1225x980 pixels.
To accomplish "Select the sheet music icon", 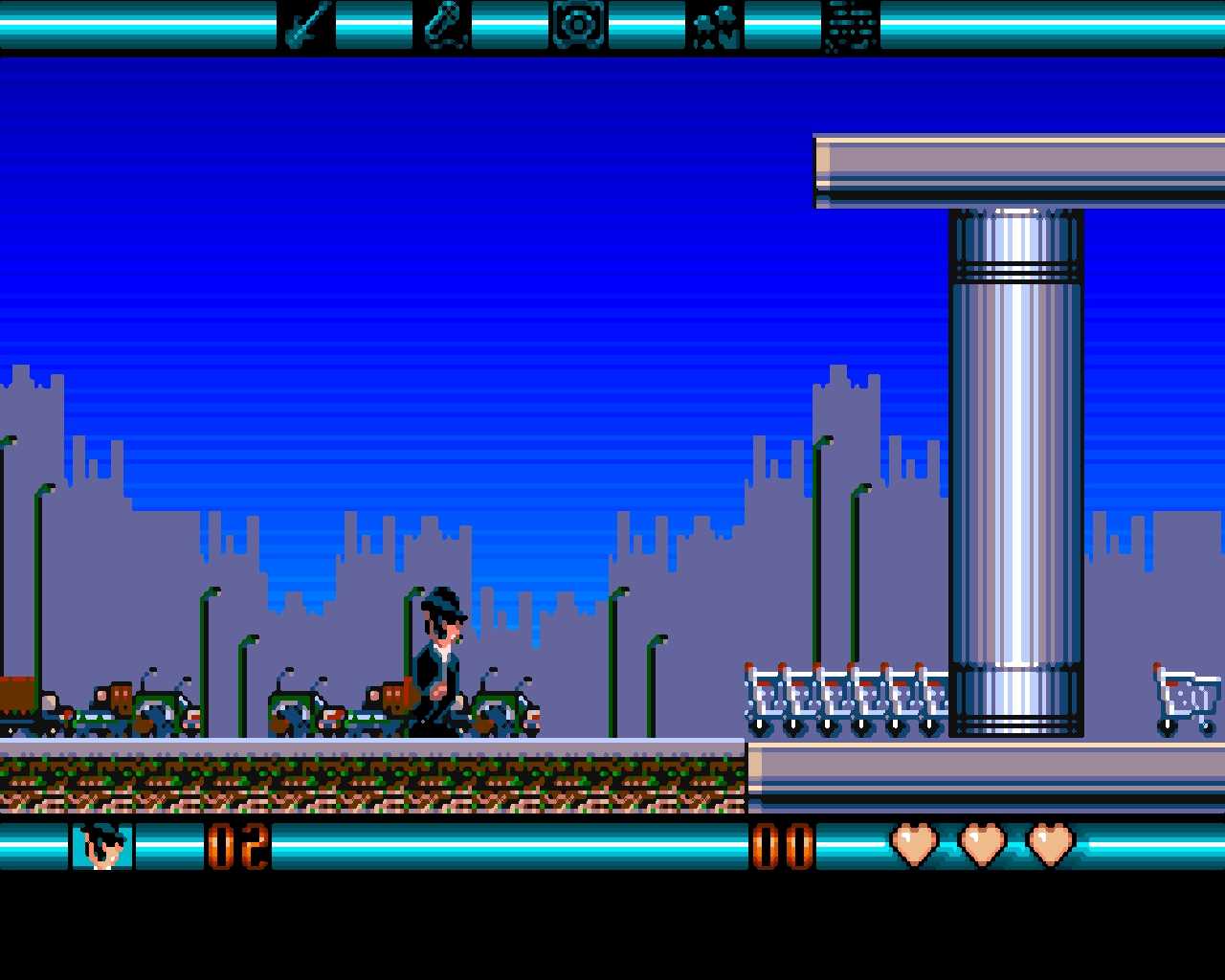I will [x=851, y=25].
